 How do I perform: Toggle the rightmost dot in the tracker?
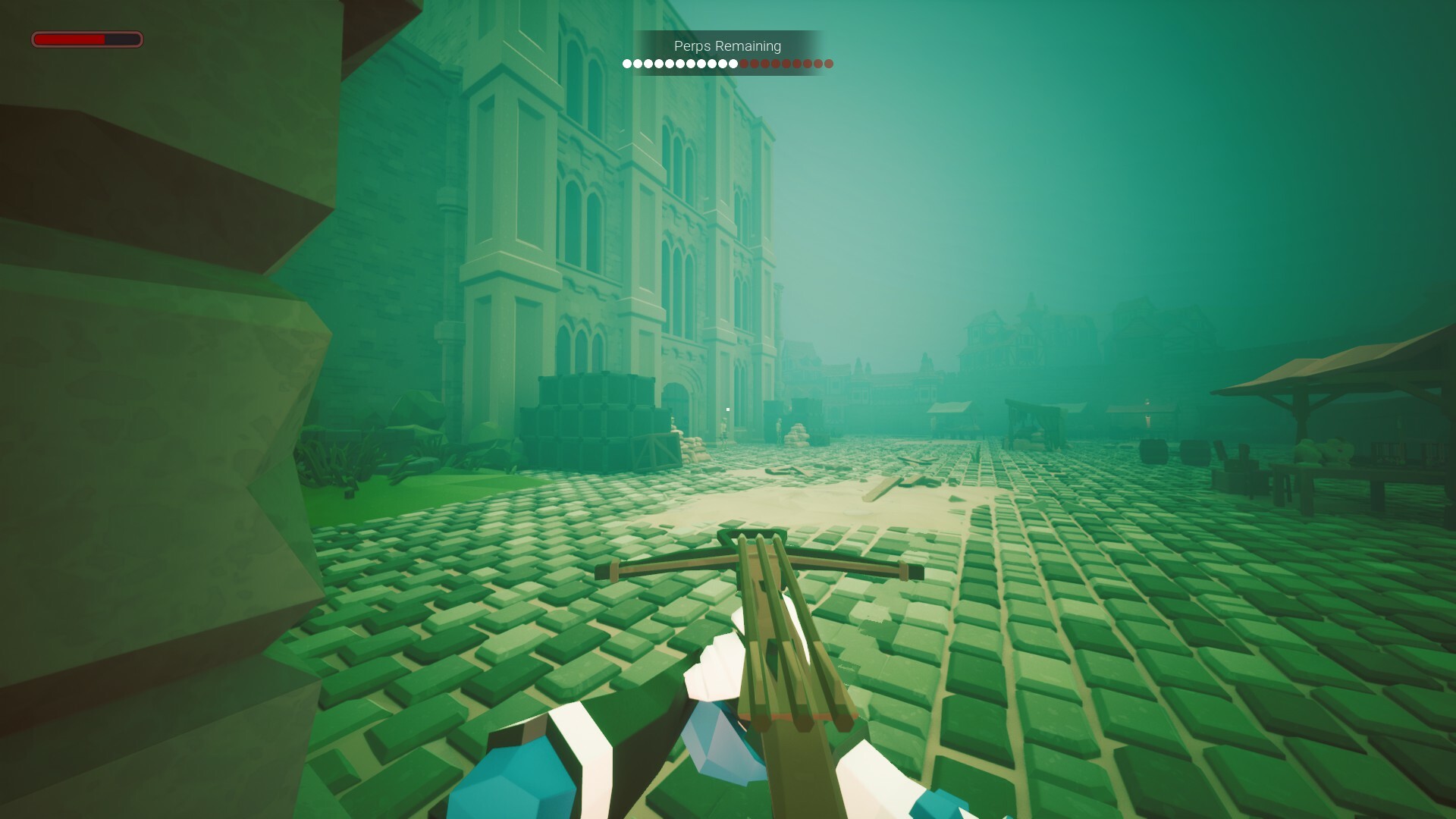pyautogui.click(x=828, y=64)
